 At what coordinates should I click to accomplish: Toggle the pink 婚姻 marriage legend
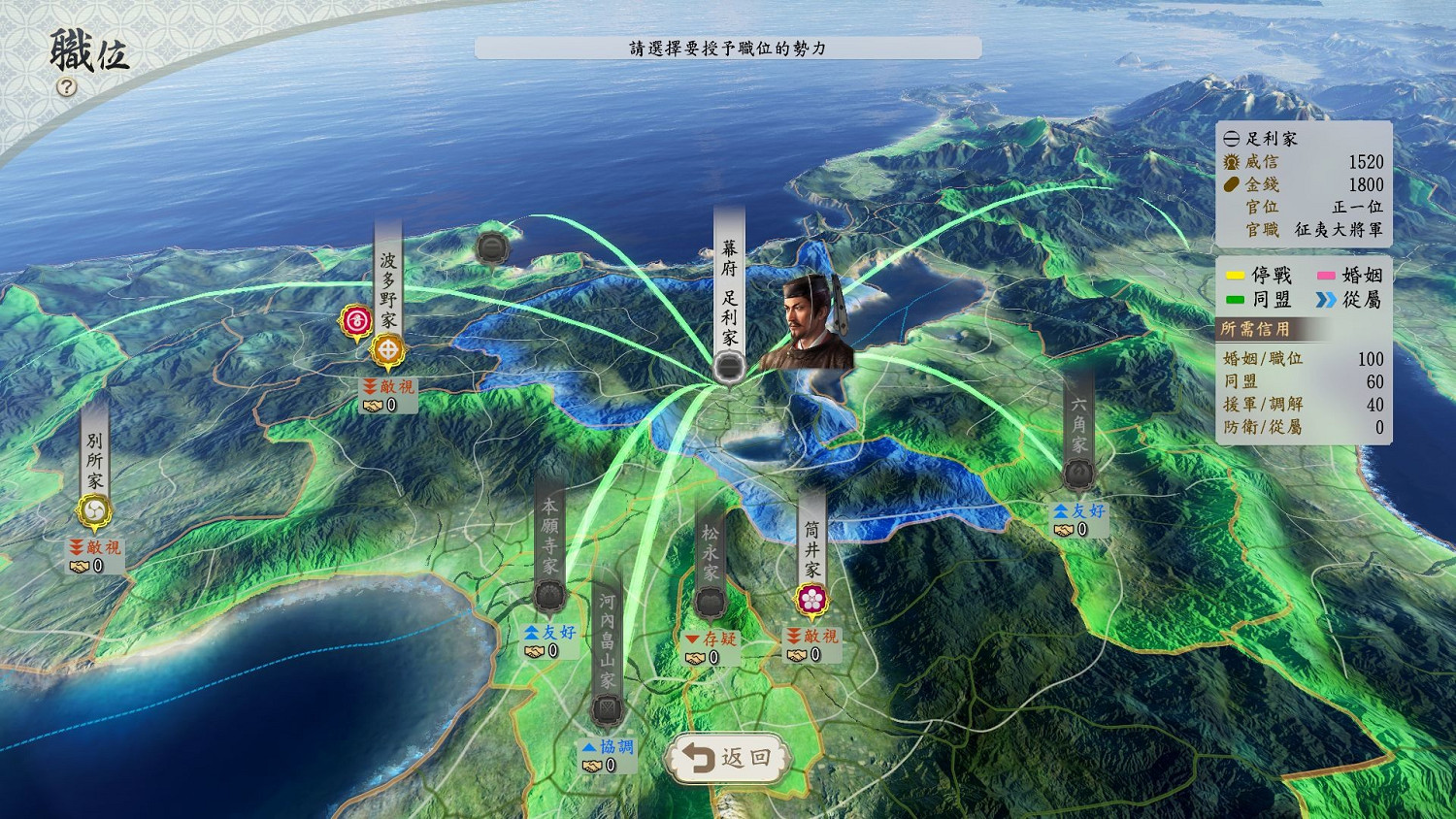click(x=1351, y=277)
